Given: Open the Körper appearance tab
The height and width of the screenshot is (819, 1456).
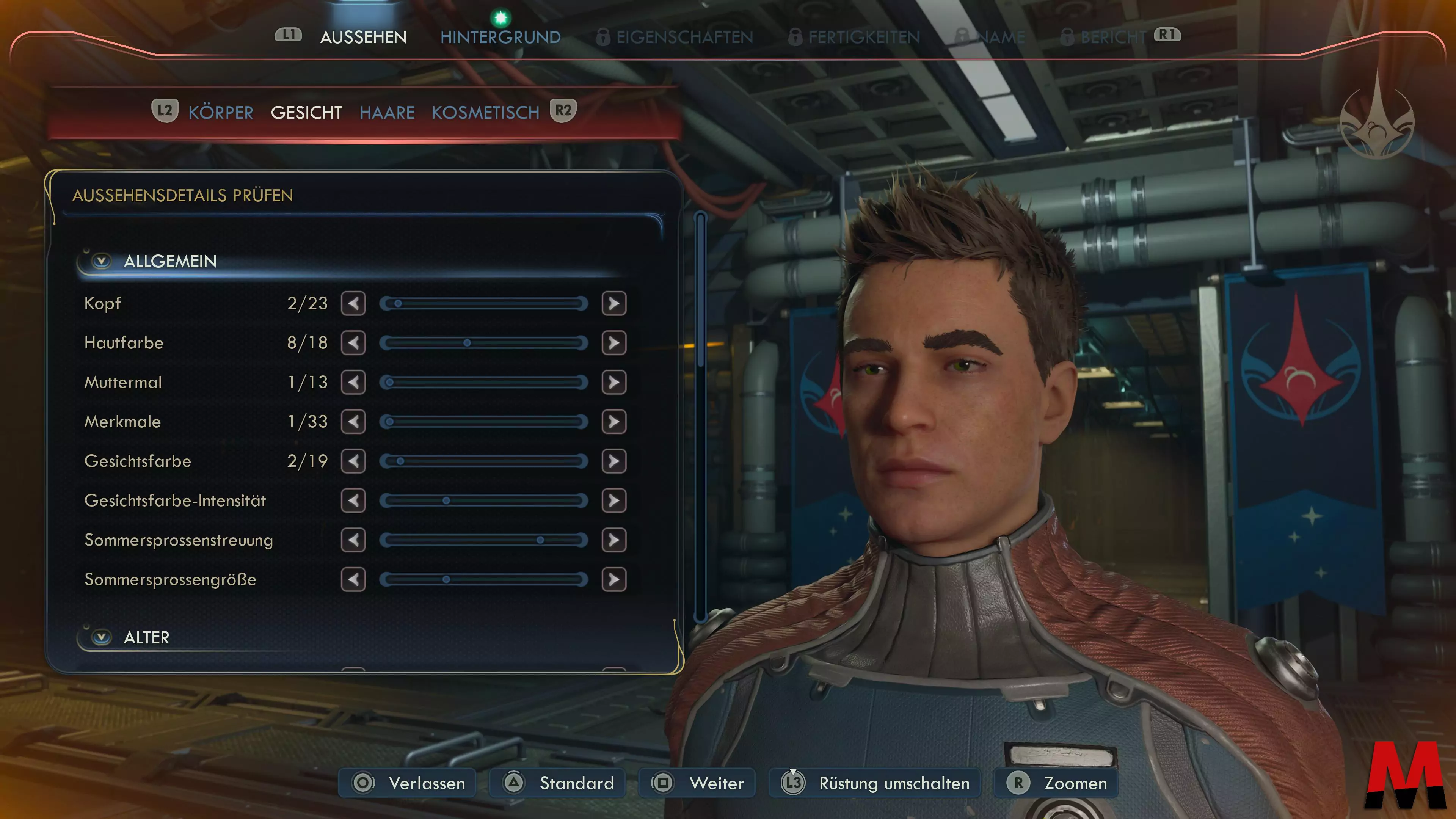Looking at the screenshot, I should [x=220, y=113].
